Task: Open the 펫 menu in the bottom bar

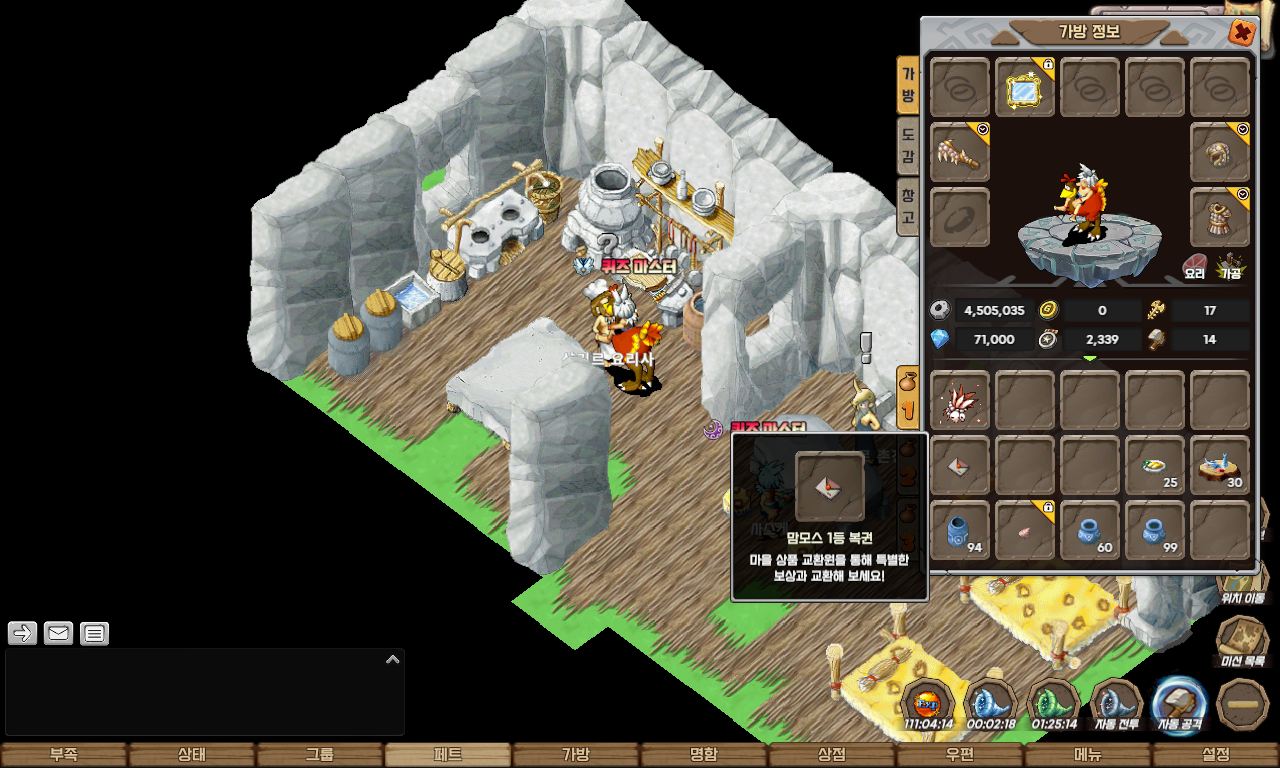Action: [x=448, y=755]
